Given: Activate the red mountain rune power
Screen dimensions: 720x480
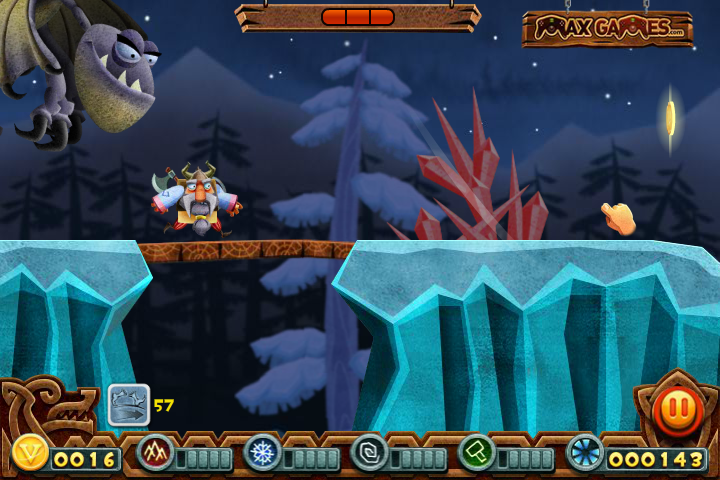Looking at the screenshot, I should [x=155, y=453].
